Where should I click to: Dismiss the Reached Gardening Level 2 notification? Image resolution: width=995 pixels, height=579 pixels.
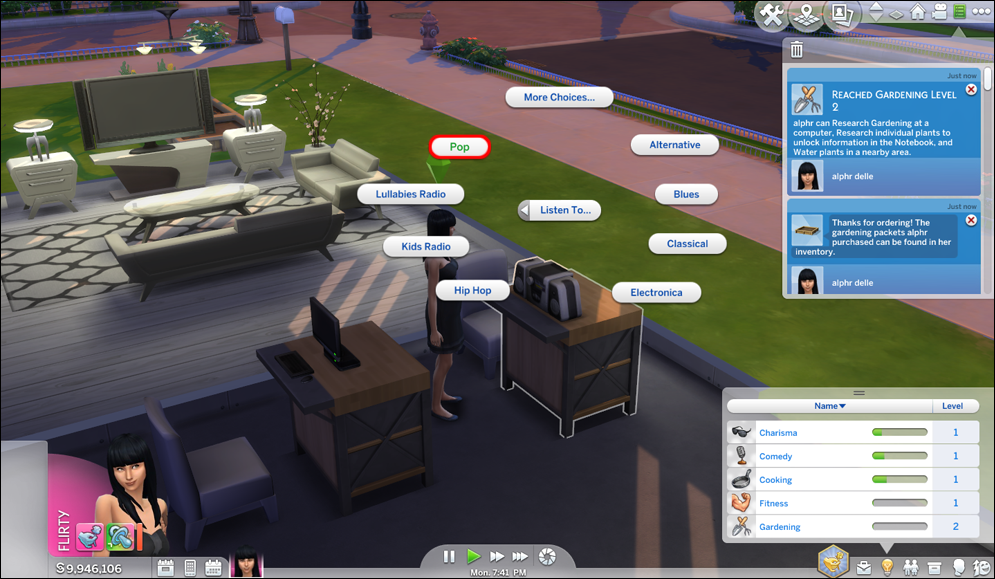pos(970,90)
